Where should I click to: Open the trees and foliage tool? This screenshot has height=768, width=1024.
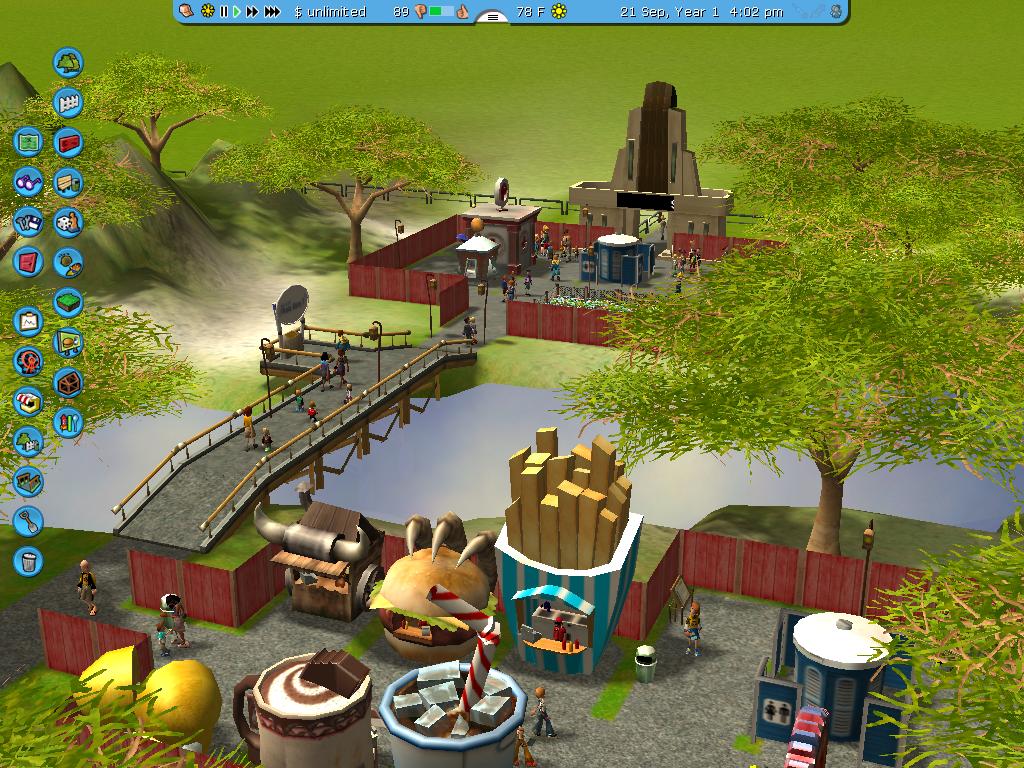(68, 63)
